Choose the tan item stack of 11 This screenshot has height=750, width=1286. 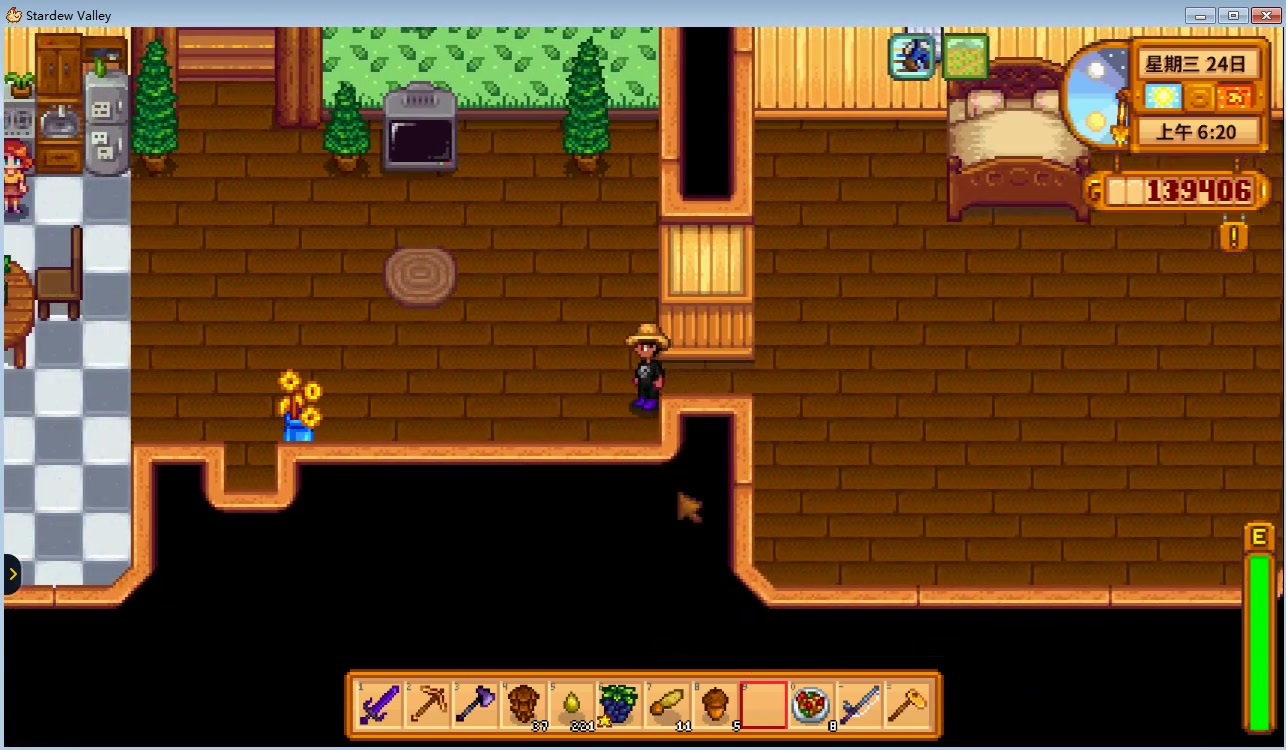click(667, 706)
